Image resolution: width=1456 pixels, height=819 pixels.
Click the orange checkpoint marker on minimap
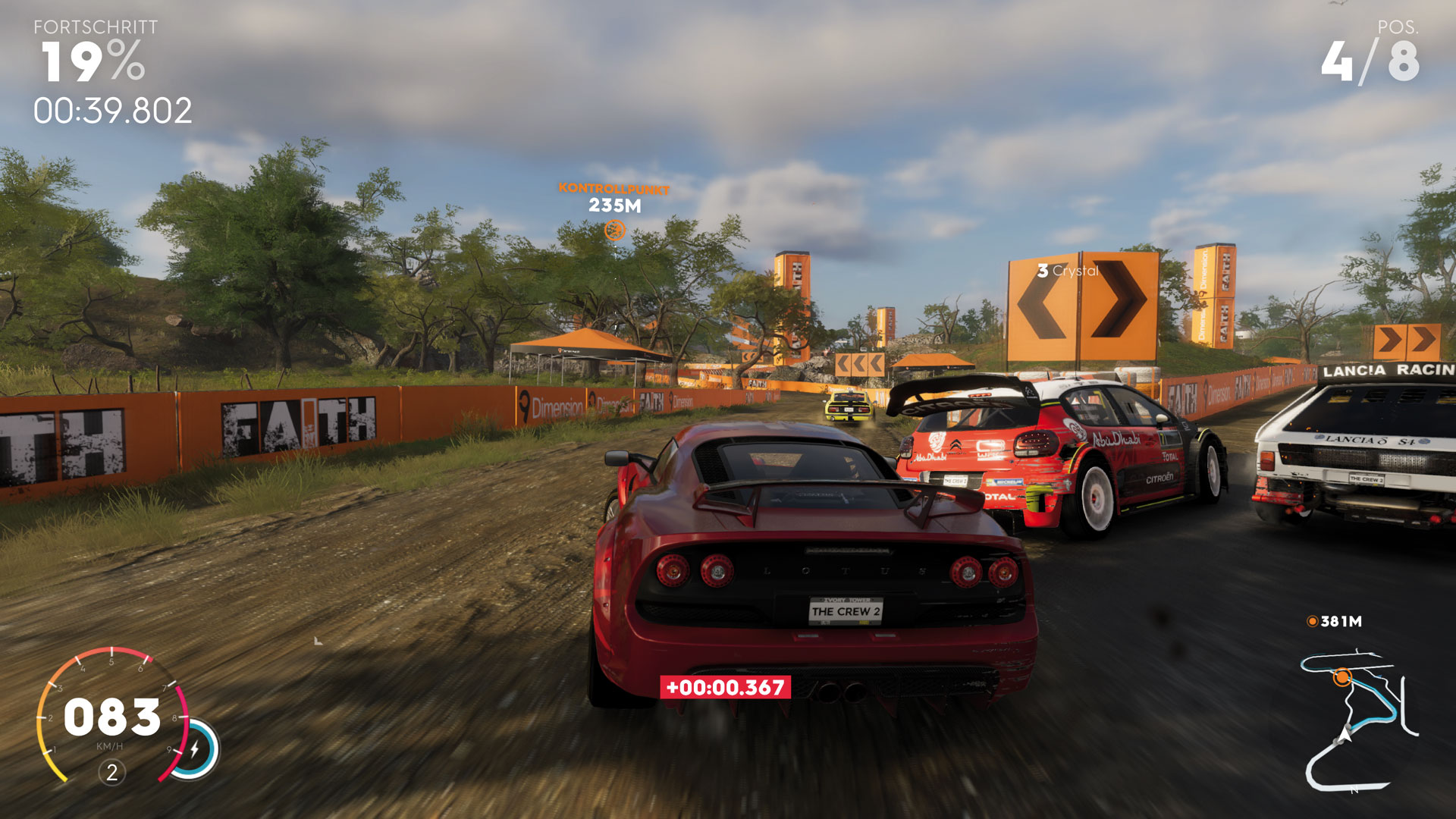click(1342, 676)
